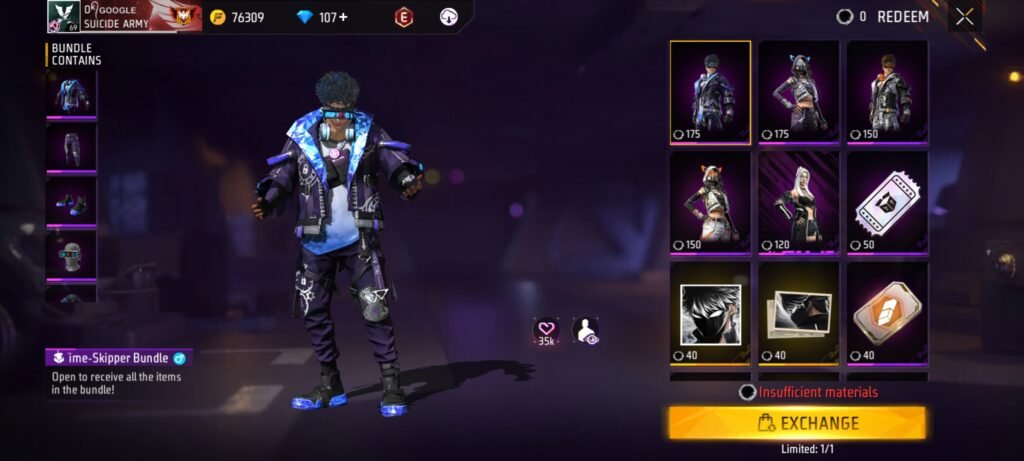Add diamonds using the plus by 107
Viewport: 1024px width, 461px height.
[343, 17]
